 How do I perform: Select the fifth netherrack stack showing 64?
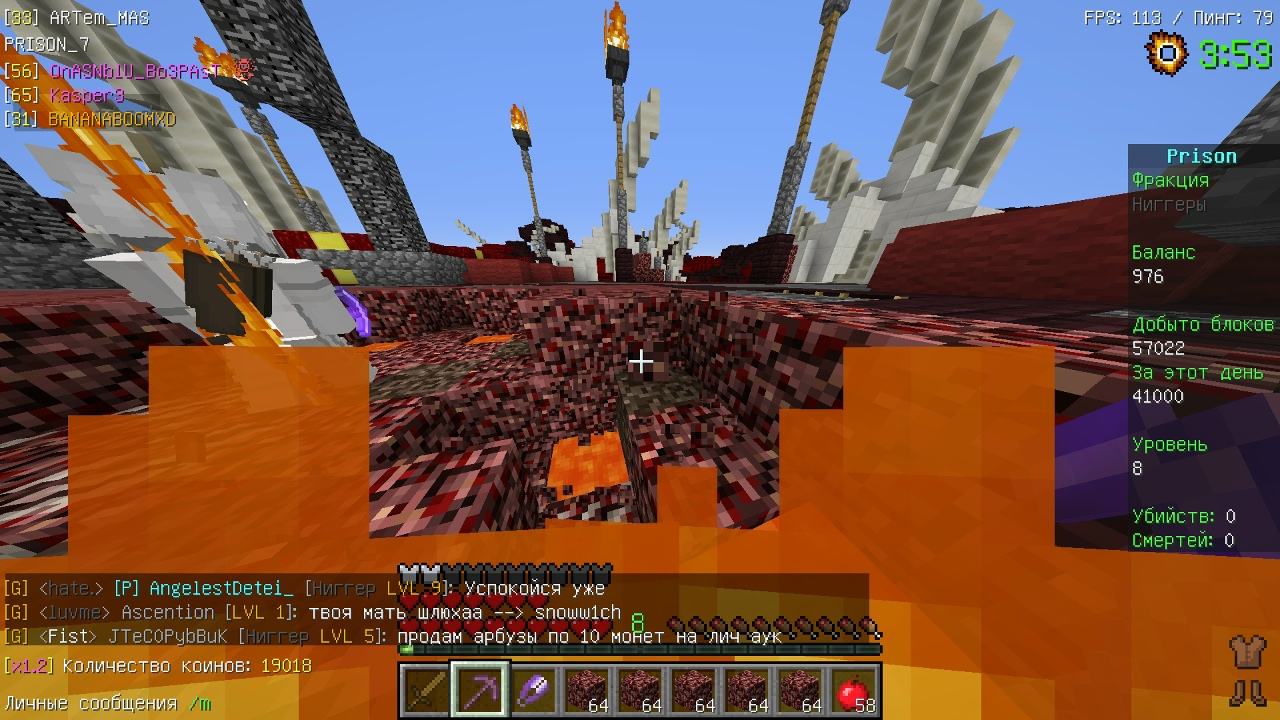(803, 688)
